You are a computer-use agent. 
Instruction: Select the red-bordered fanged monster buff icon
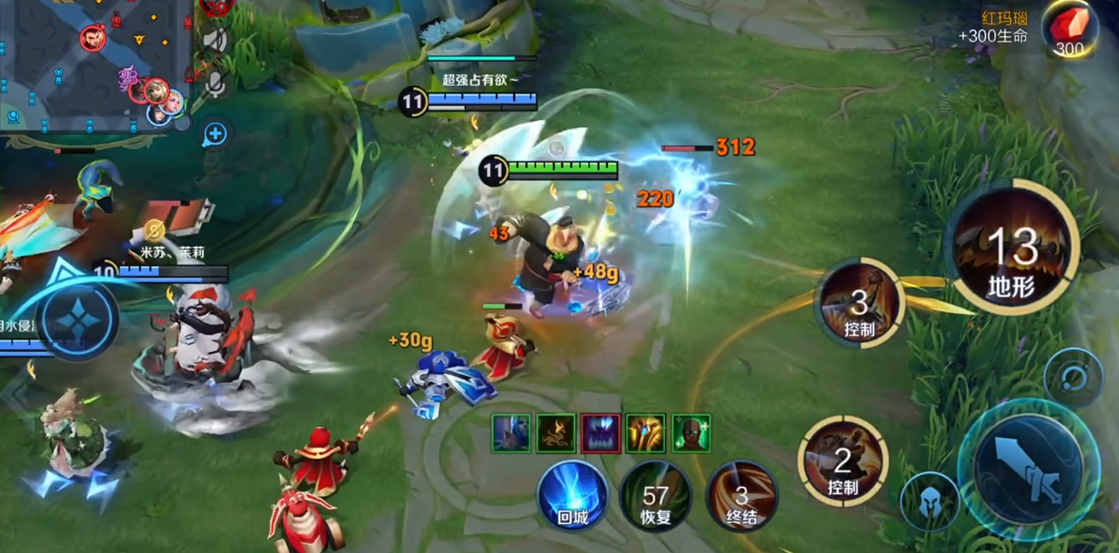[601, 433]
